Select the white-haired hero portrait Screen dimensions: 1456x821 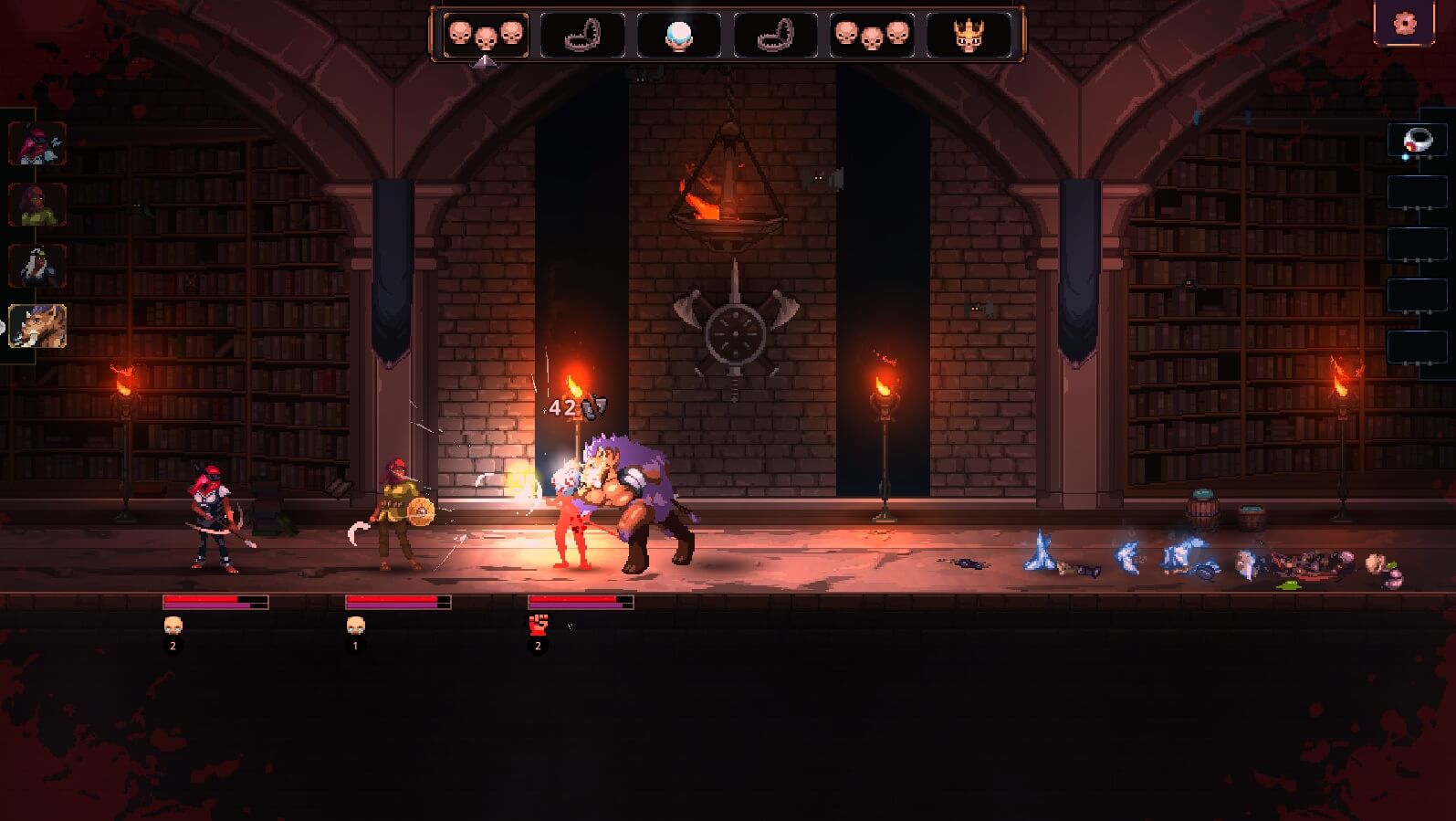tap(37, 266)
